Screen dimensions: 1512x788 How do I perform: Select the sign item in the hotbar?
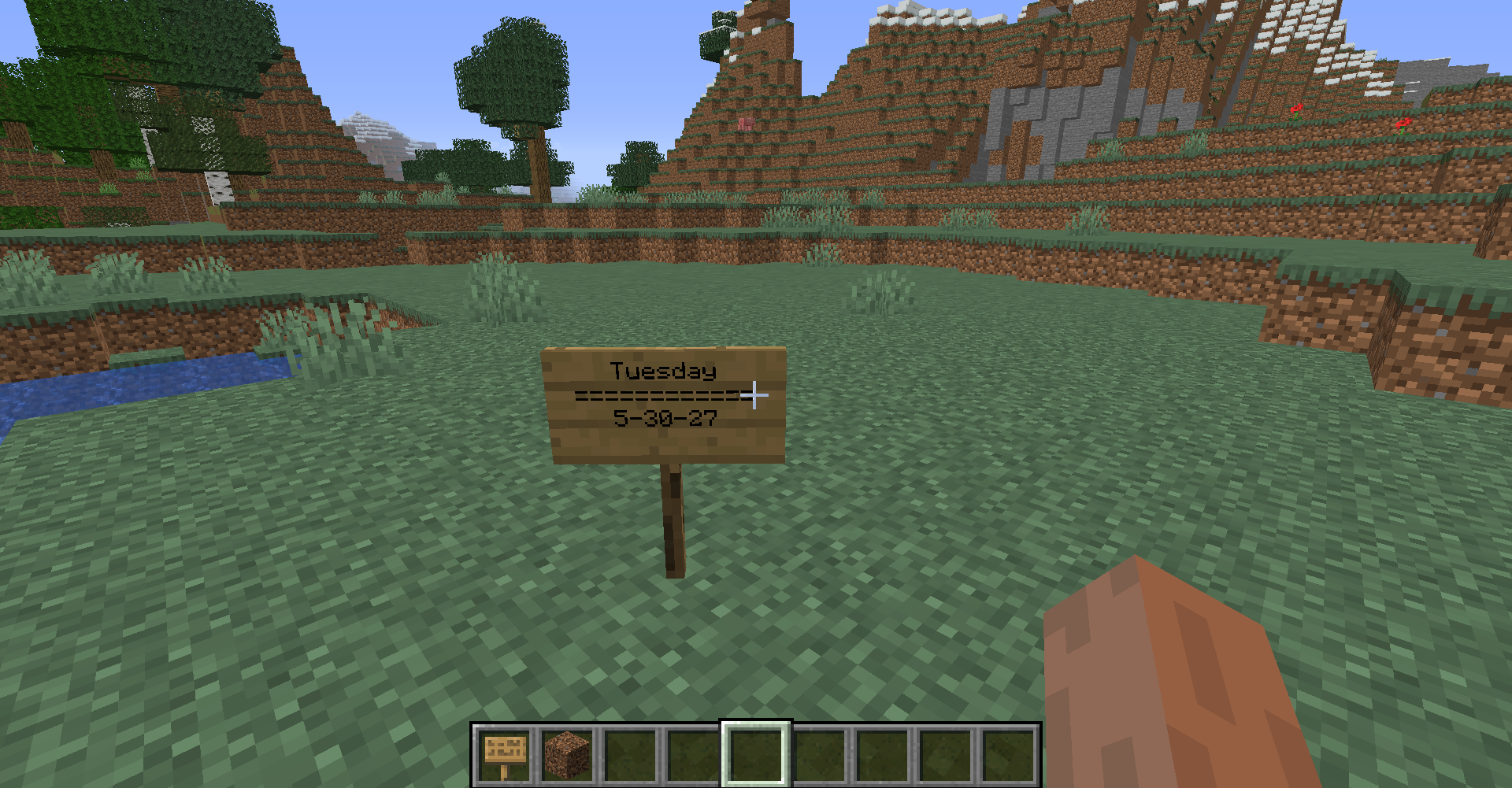point(504,754)
